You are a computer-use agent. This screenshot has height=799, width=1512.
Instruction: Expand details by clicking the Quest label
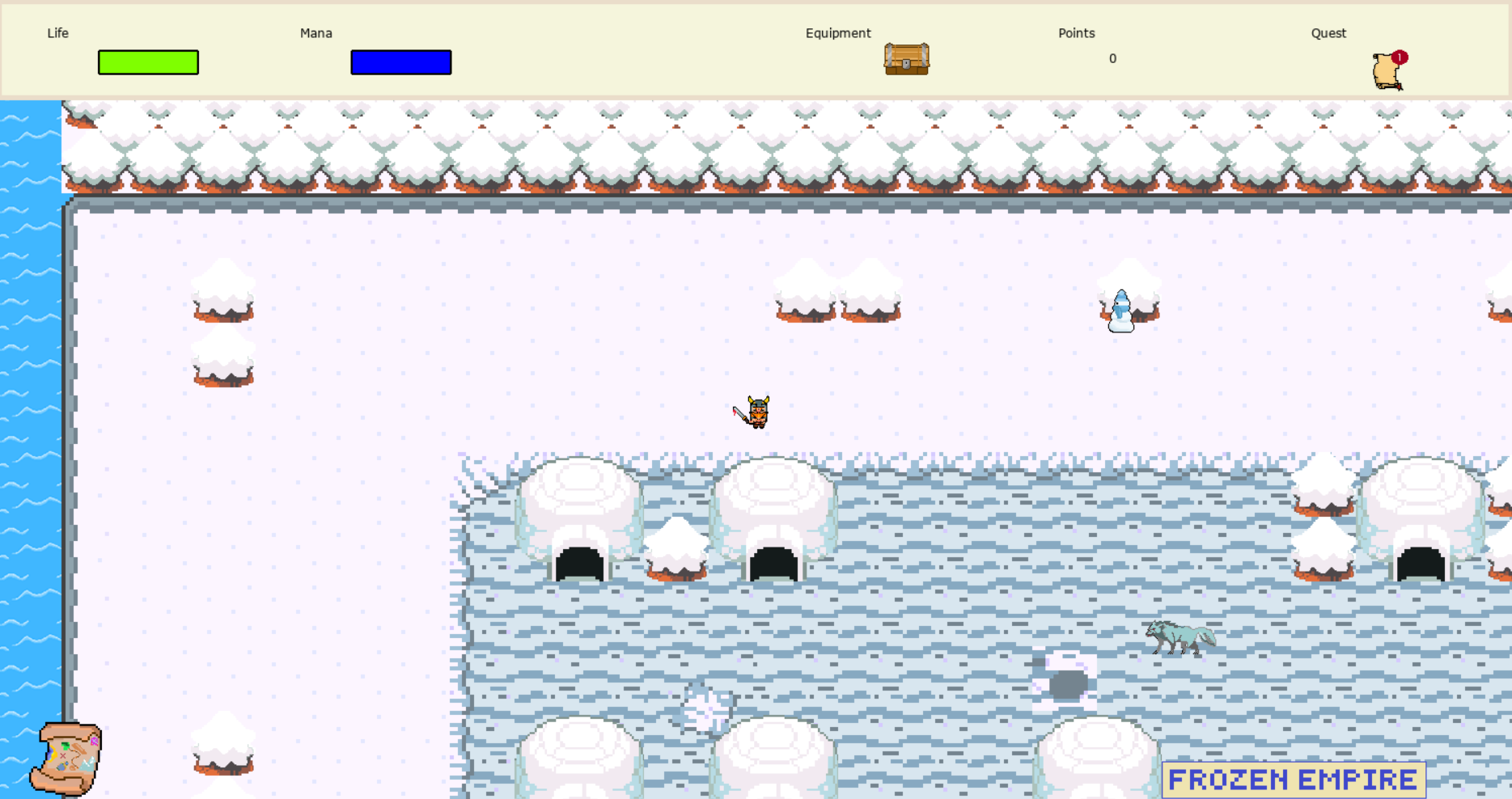tap(1328, 33)
